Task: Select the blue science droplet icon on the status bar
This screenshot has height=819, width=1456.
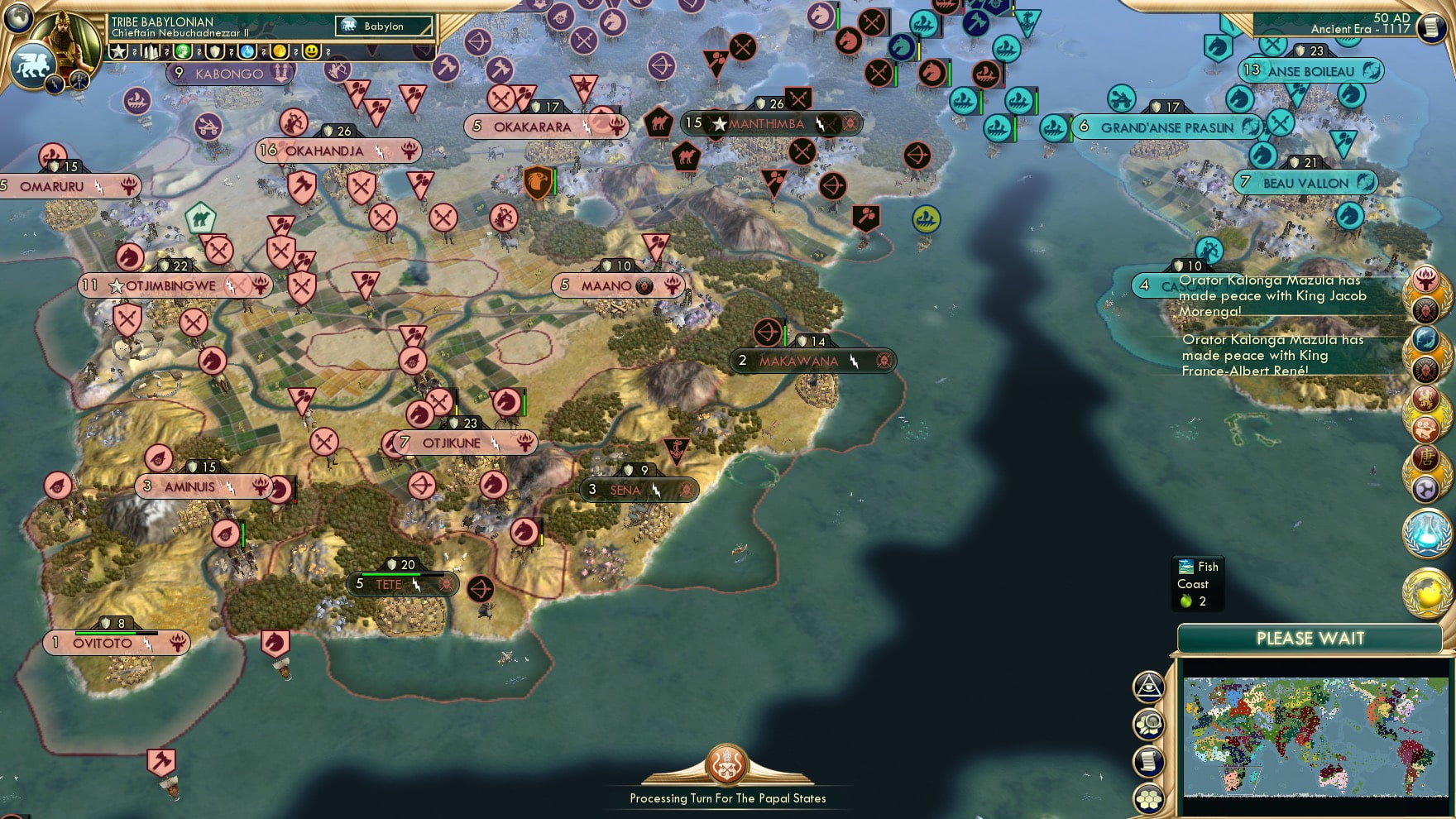Action: pos(247,51)
